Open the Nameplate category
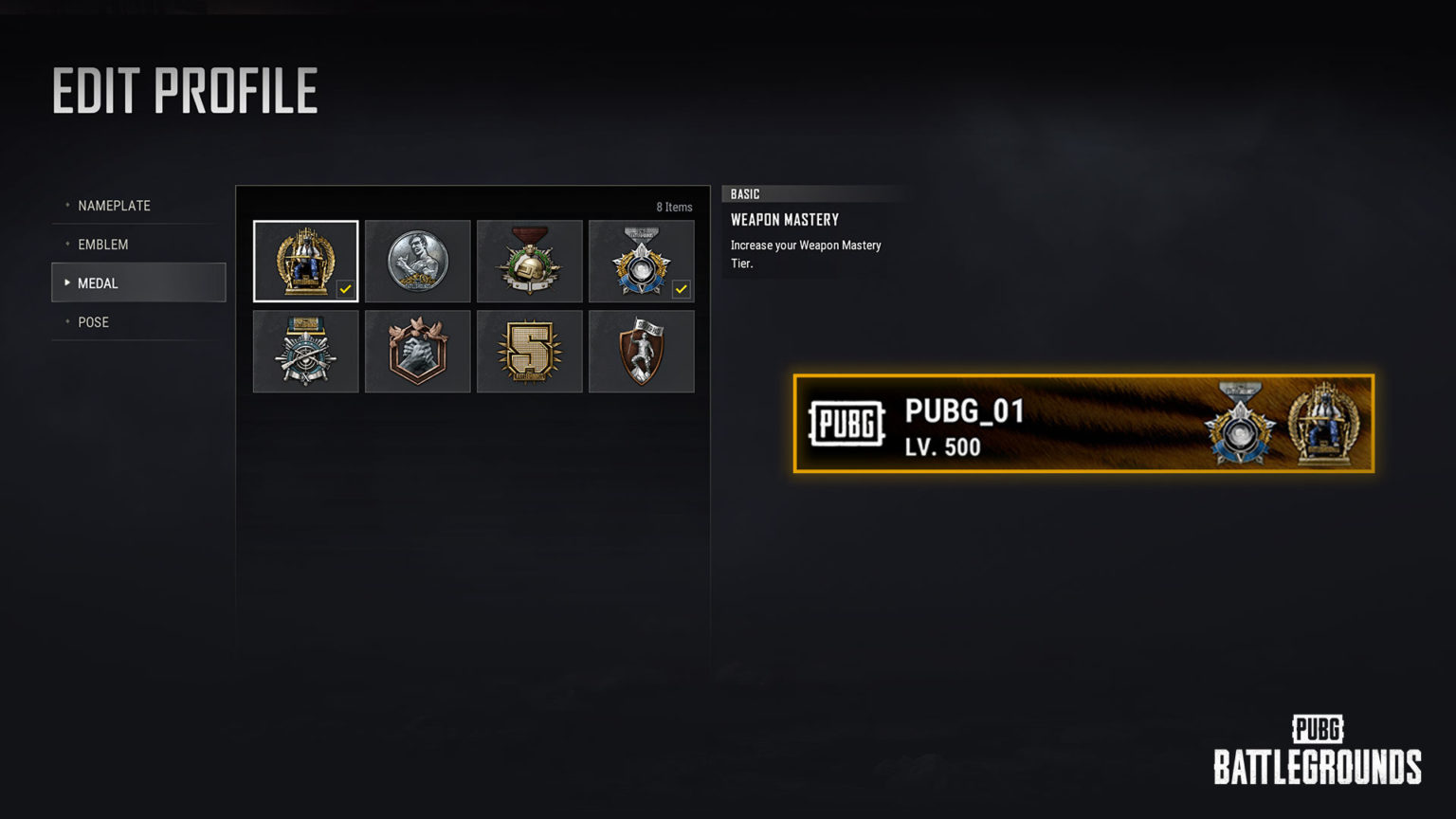The height and width of the screenshot is (819, 1456). coord(115,206)
